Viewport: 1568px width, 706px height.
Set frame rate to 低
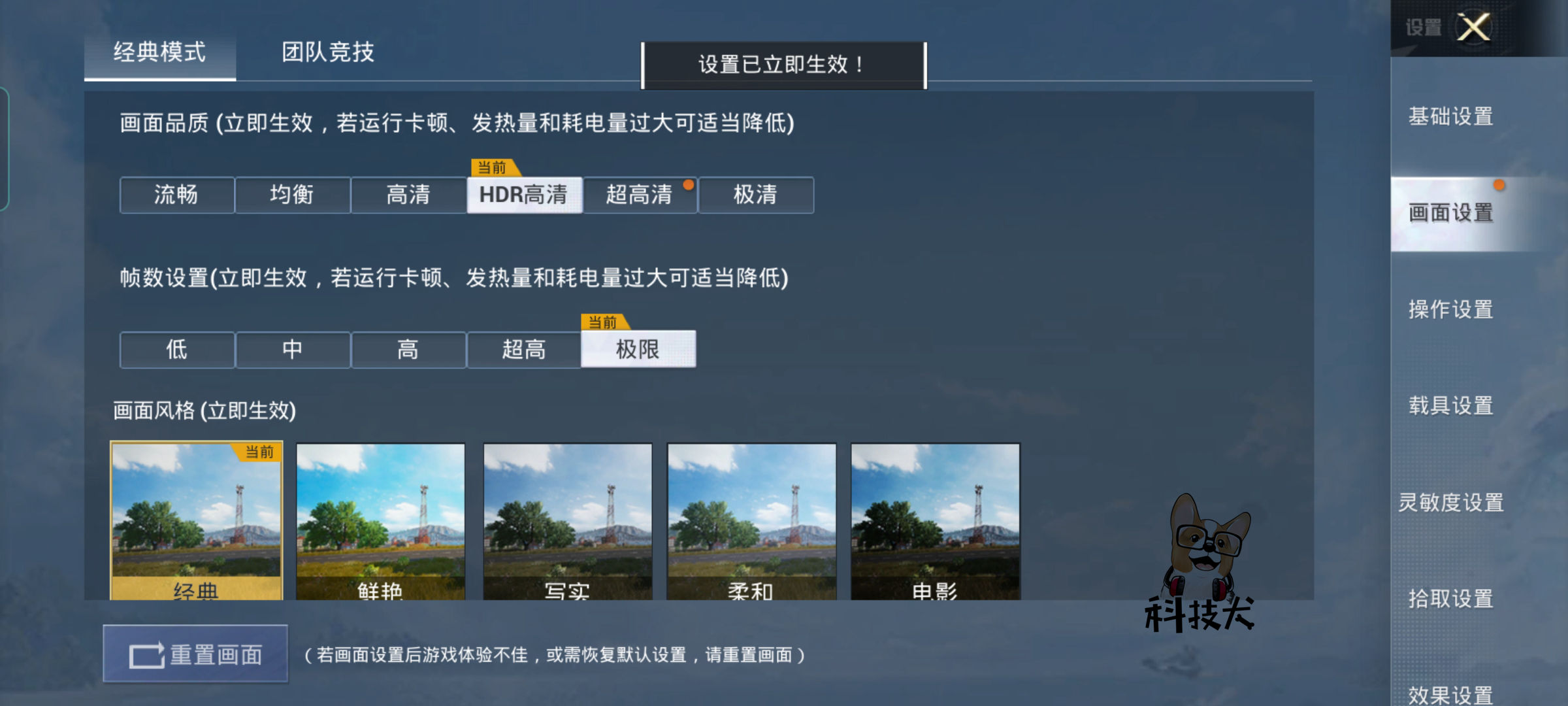[176, 350]
